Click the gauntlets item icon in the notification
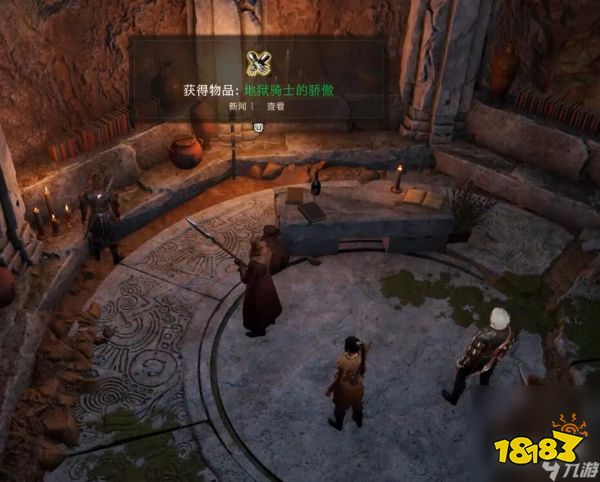The image size is (600, 482). (259, 63)
